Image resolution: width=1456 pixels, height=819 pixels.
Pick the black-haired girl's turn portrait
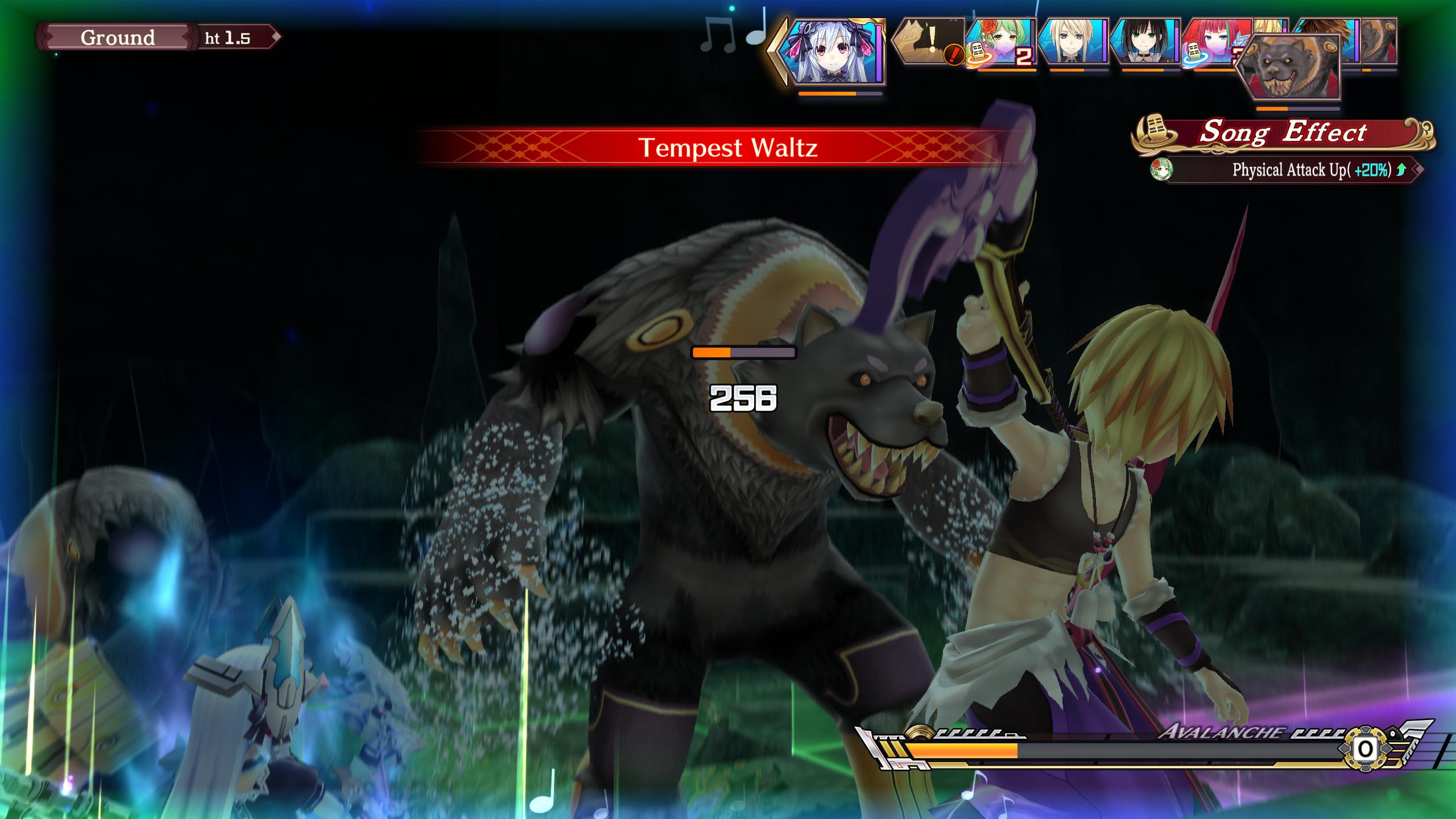pyautogui.click(x=1144, y=42)
